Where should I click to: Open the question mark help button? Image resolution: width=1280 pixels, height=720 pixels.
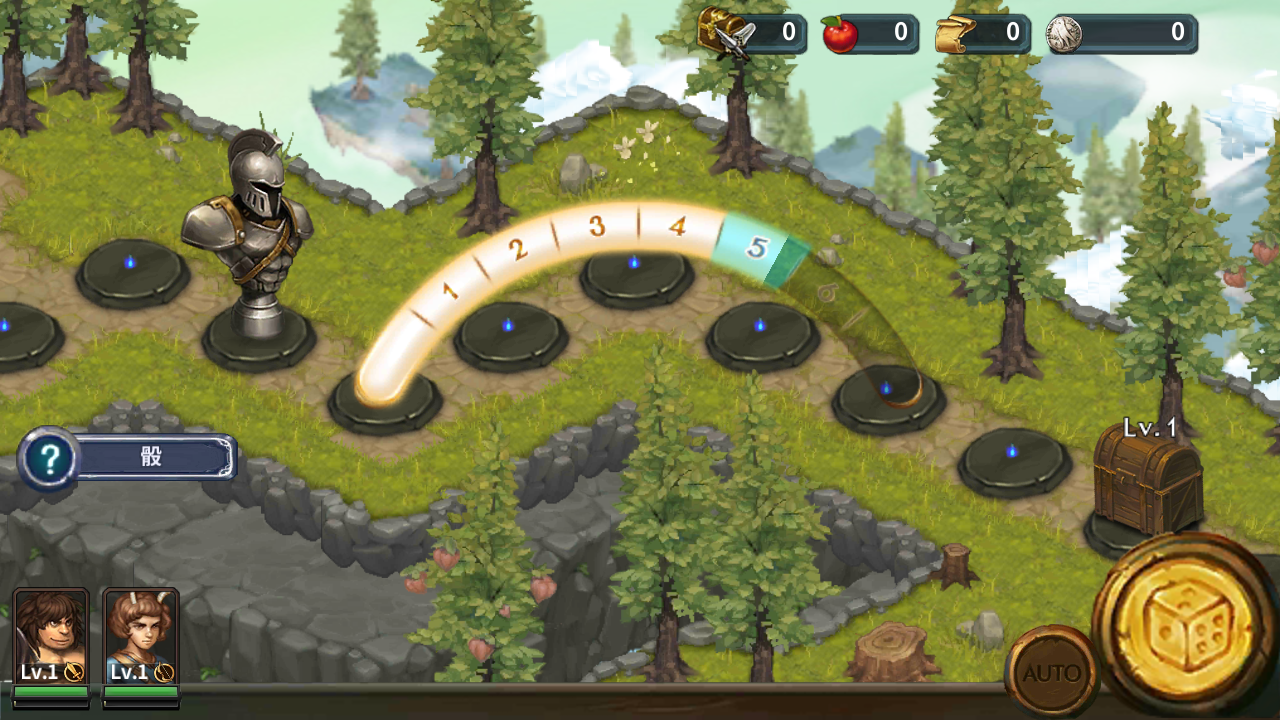click(x=48, y=459)
